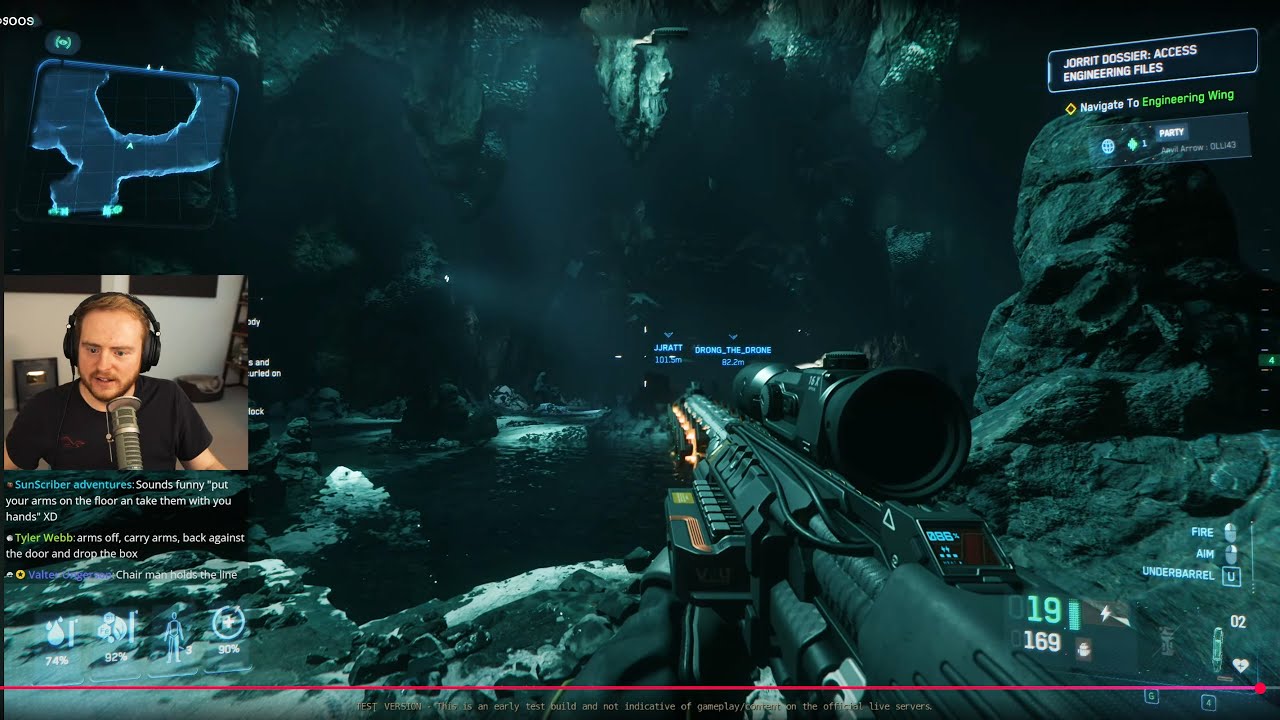Viewport: 1280px width, 720px height.
Task: Select the medpen heart icon
Action: pos(1240,664)
